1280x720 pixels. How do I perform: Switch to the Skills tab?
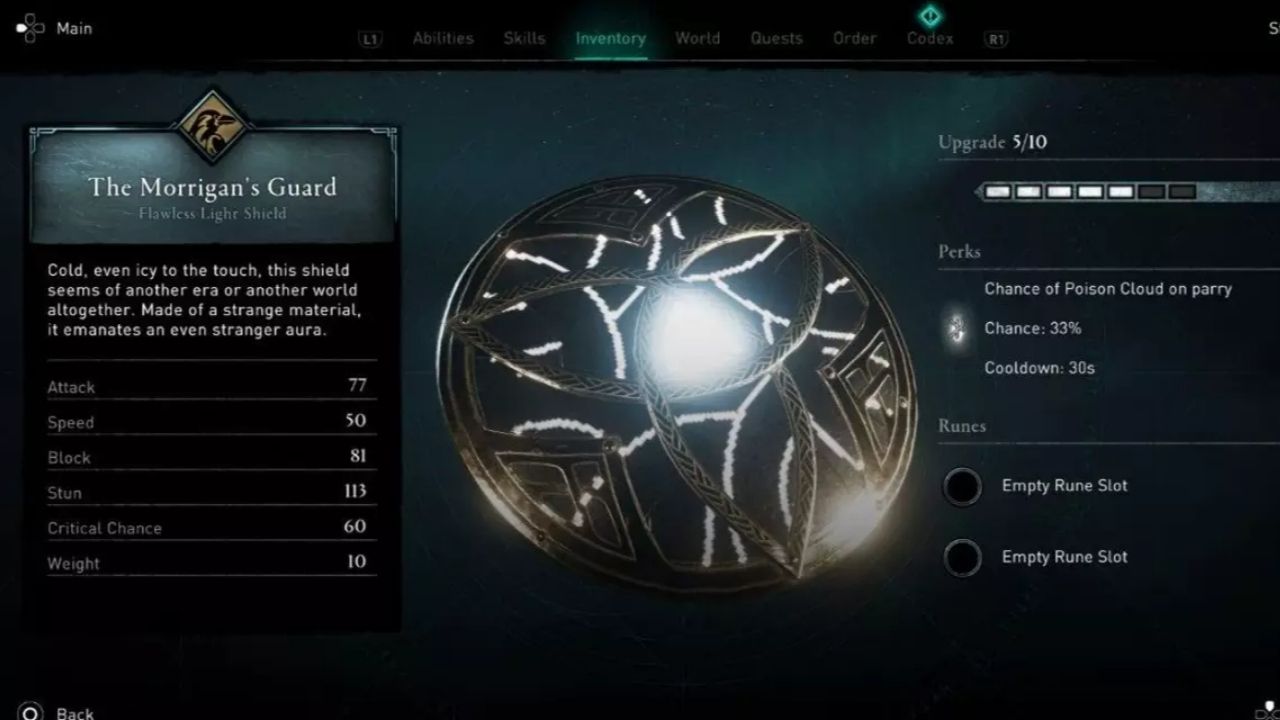click(524, 38)
